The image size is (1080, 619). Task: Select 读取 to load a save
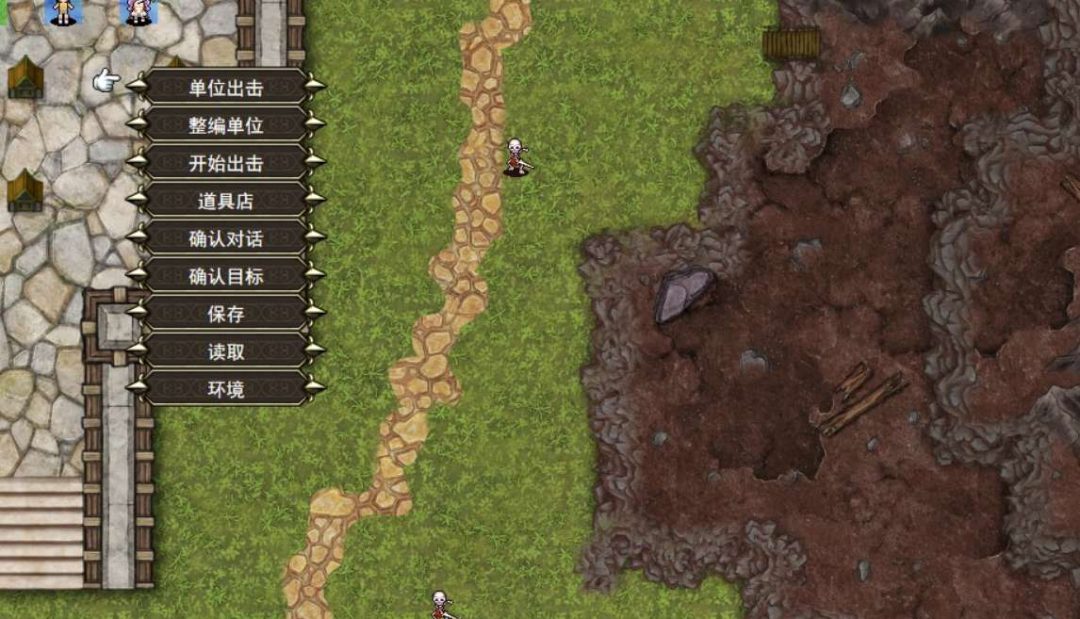(x=226, y=352)
